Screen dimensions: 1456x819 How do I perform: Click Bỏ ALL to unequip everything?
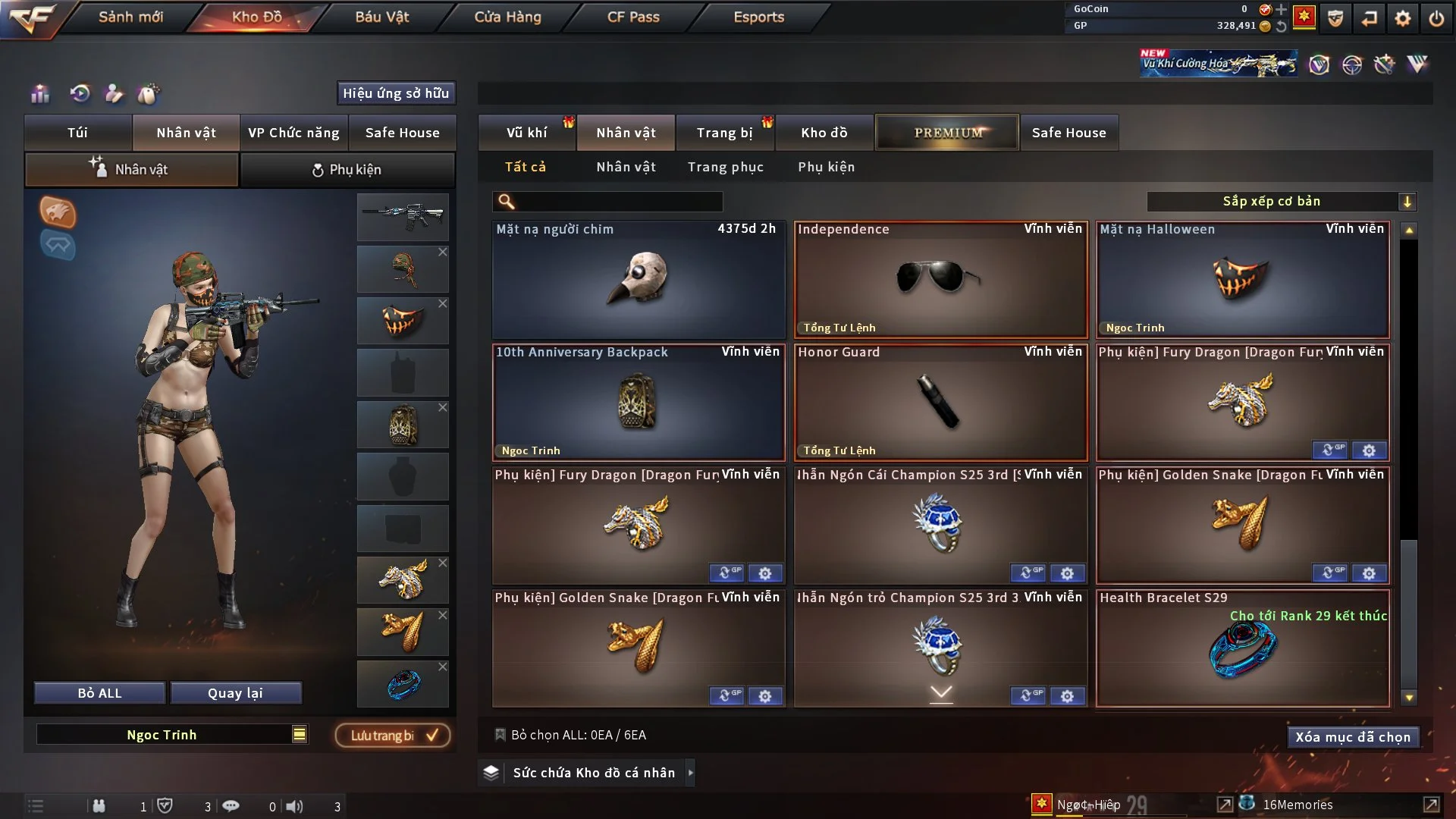[x=99, y=693]
